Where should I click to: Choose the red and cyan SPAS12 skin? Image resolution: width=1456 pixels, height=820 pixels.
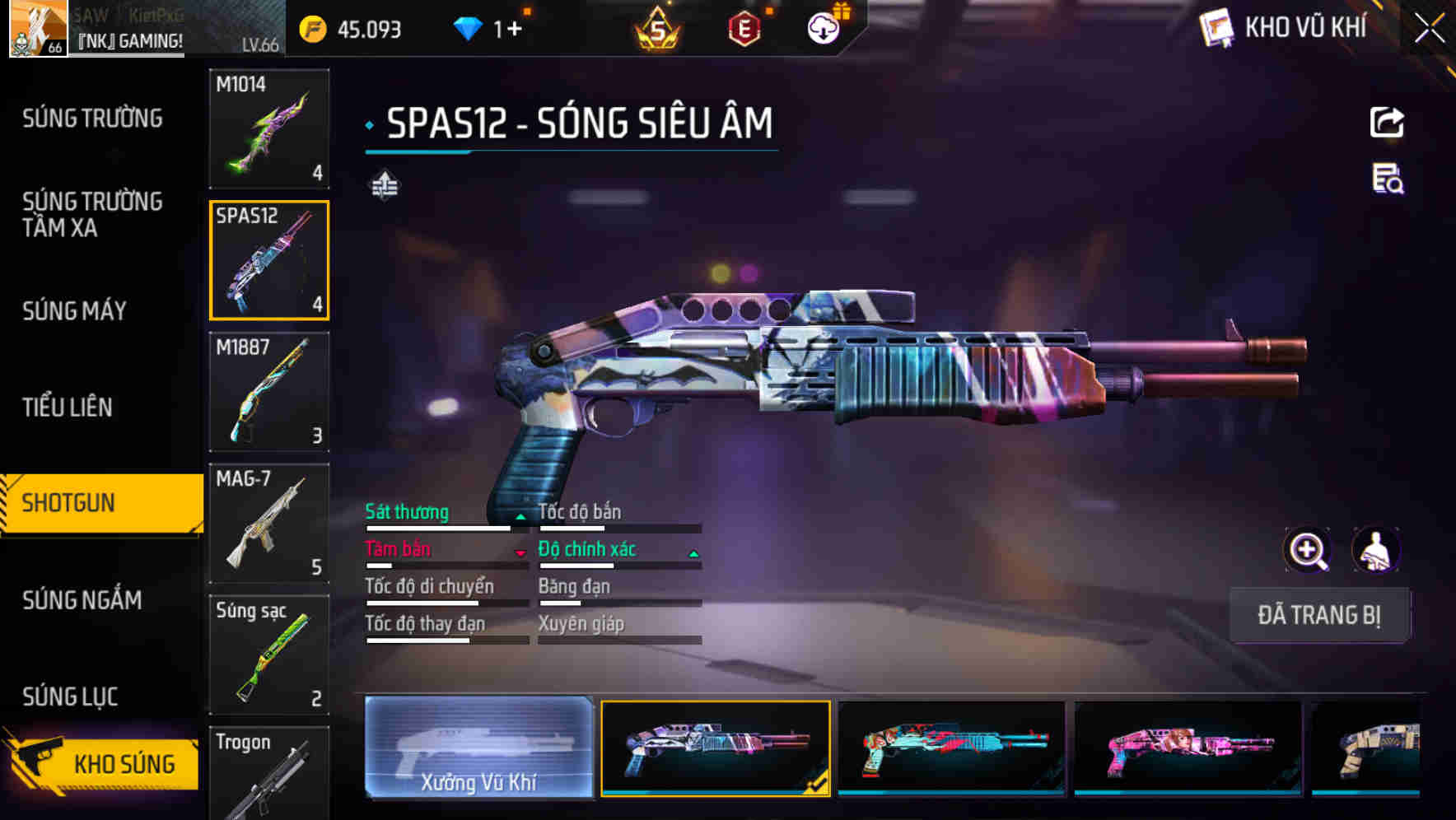[x=951, y=748]
